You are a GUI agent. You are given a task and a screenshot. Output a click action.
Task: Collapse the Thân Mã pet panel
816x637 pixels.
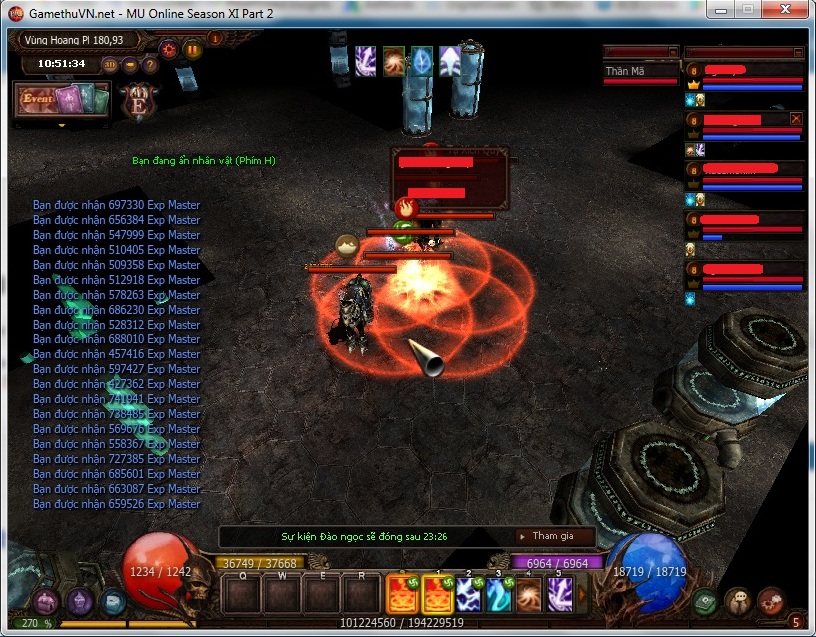click(673, 52)
